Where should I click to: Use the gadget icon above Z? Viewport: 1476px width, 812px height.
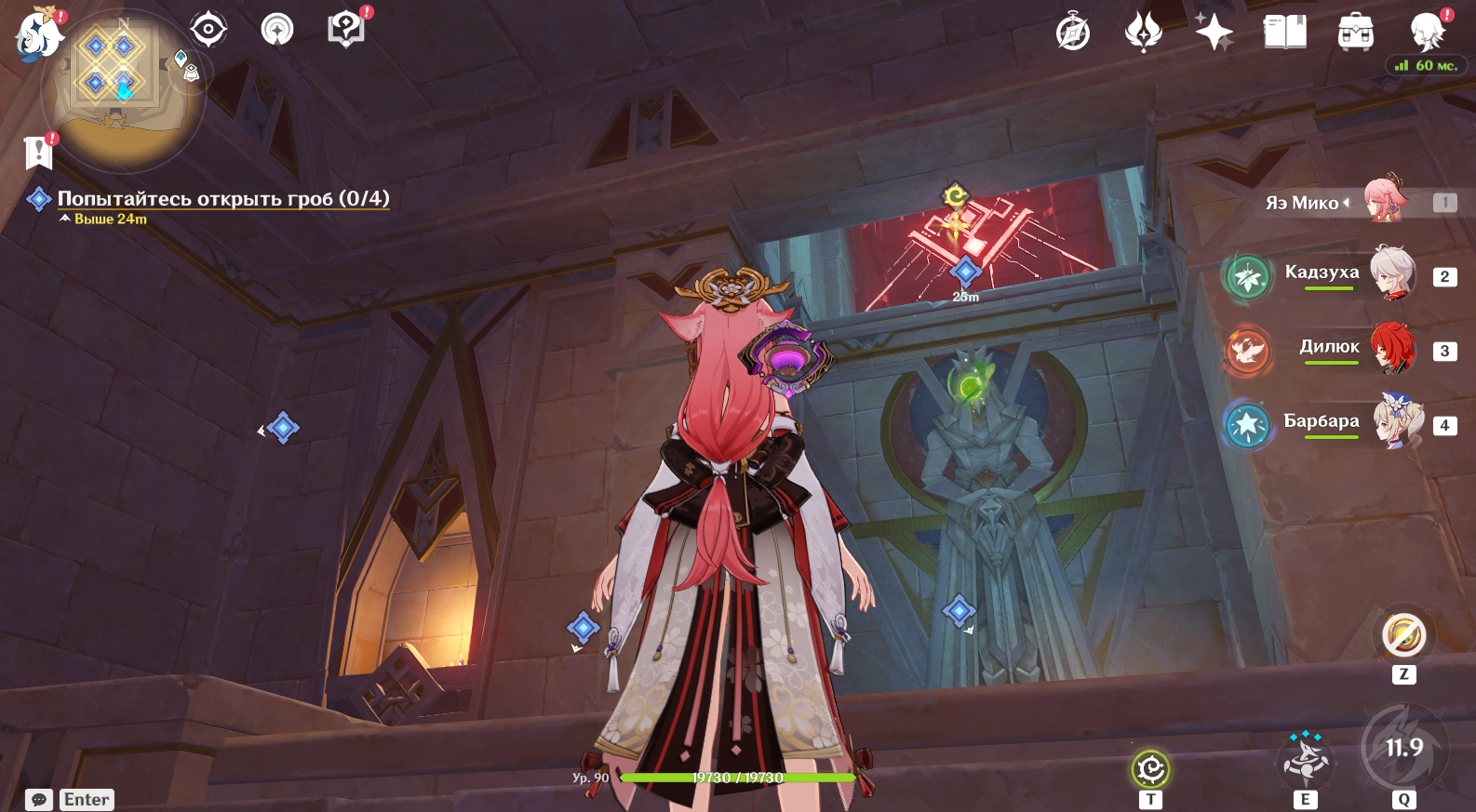pyautogui.click(x=1403, y=636)
